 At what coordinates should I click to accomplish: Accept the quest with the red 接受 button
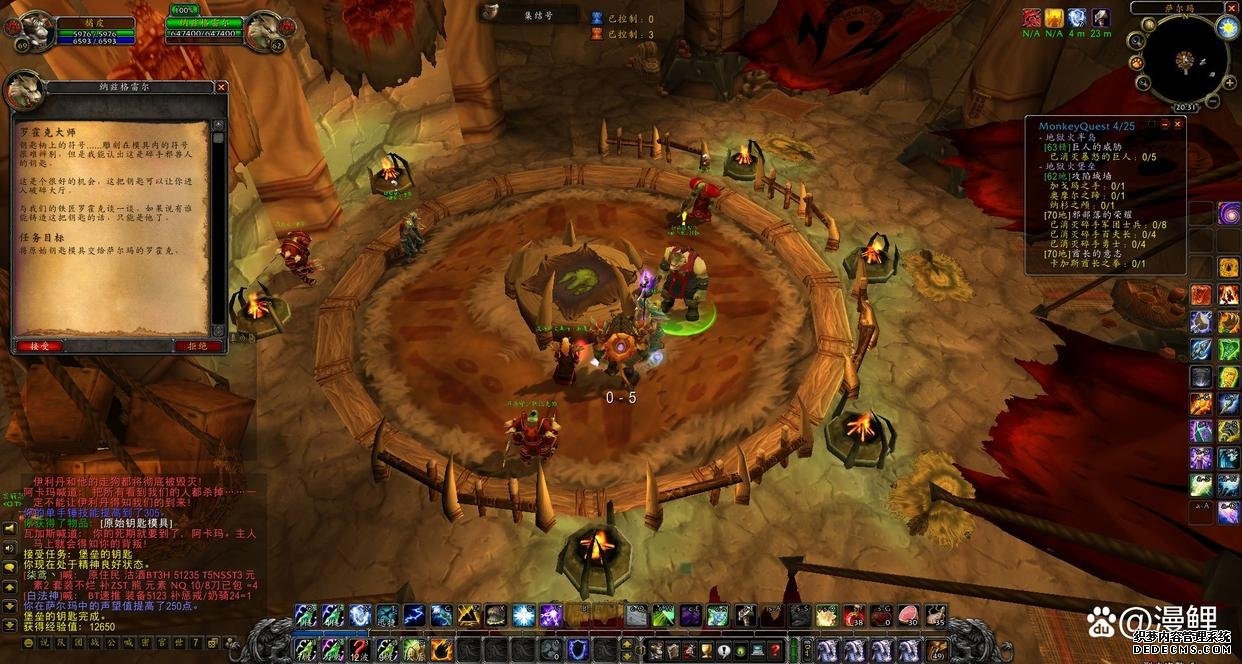click(38, 346)
